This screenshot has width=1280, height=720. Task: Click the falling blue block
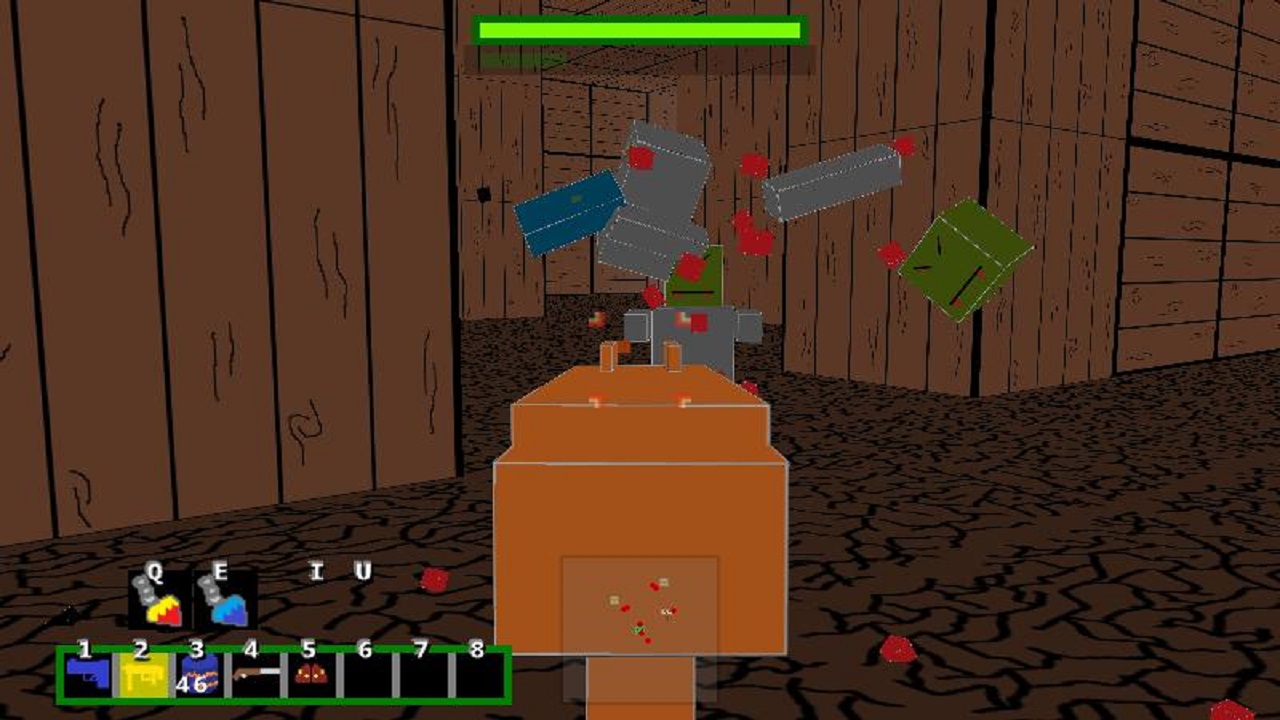pyautogui.click(x=570, y=213)
